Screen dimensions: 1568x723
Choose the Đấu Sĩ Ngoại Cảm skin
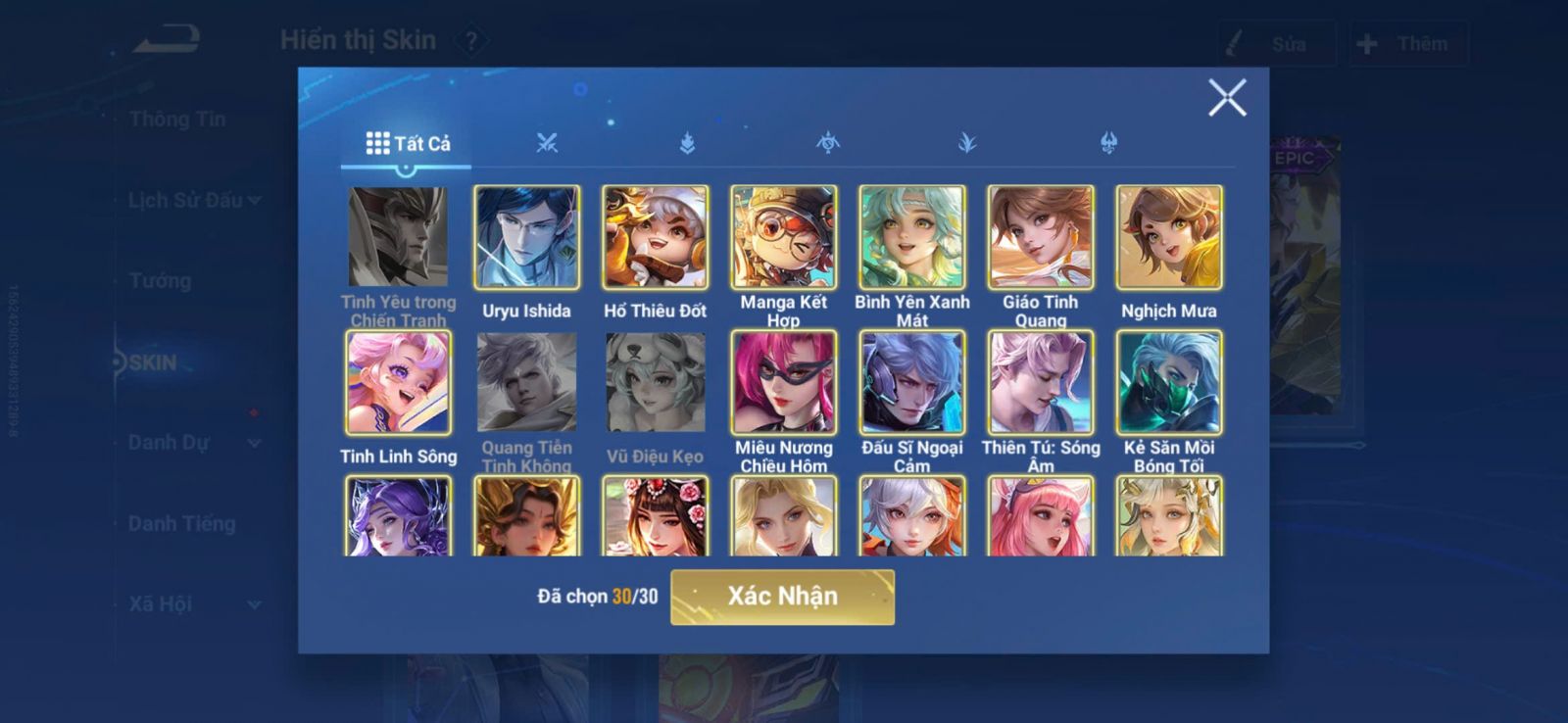pyautogui.click(x=911, y=382)
